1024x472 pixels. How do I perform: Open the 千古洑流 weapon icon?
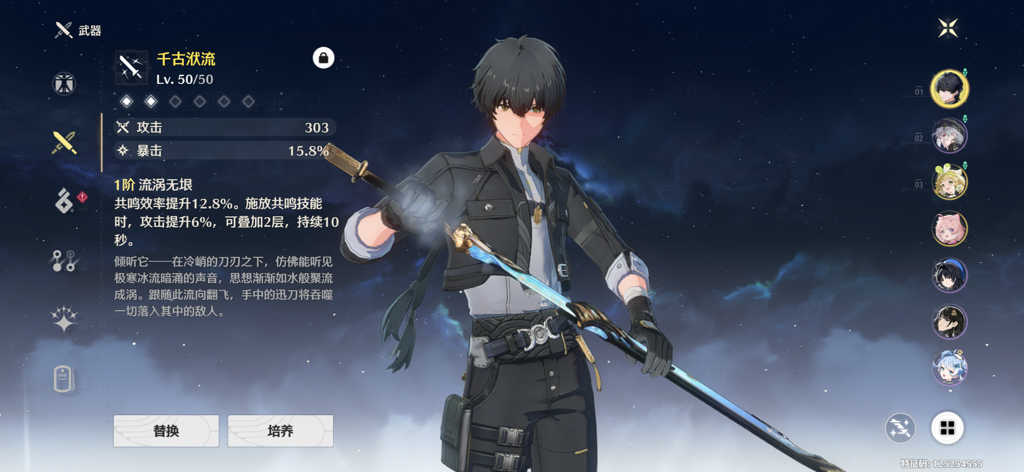click(130, 68)
